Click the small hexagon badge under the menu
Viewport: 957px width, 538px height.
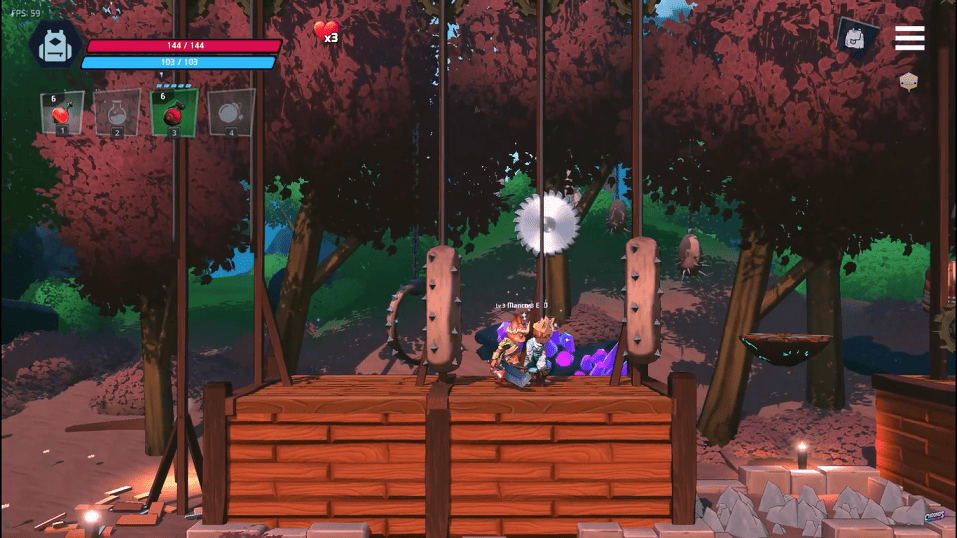(908, 82)
